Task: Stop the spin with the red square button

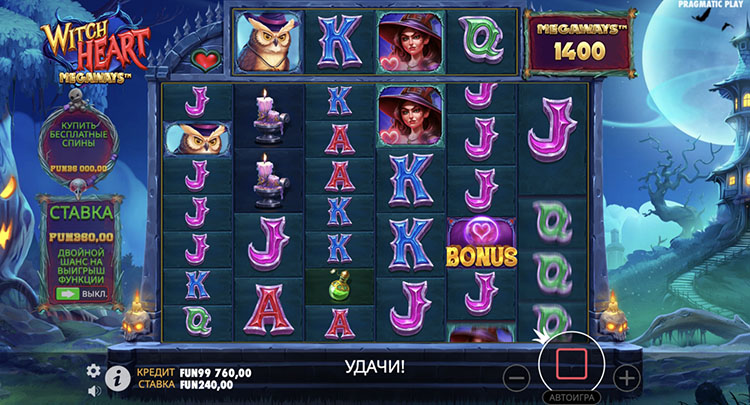Action: (x=571, y=363)
